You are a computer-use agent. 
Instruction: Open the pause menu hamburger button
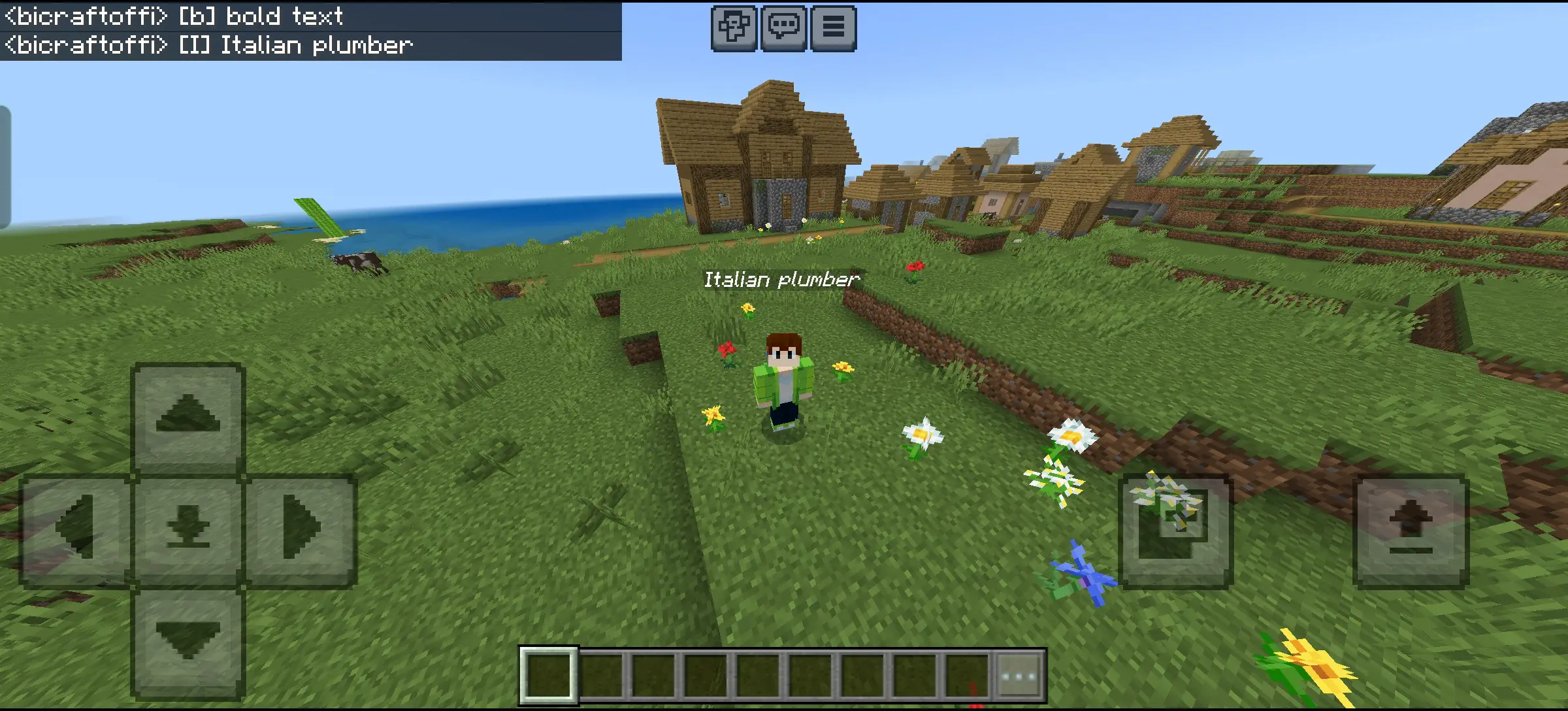tap(833, 28)
